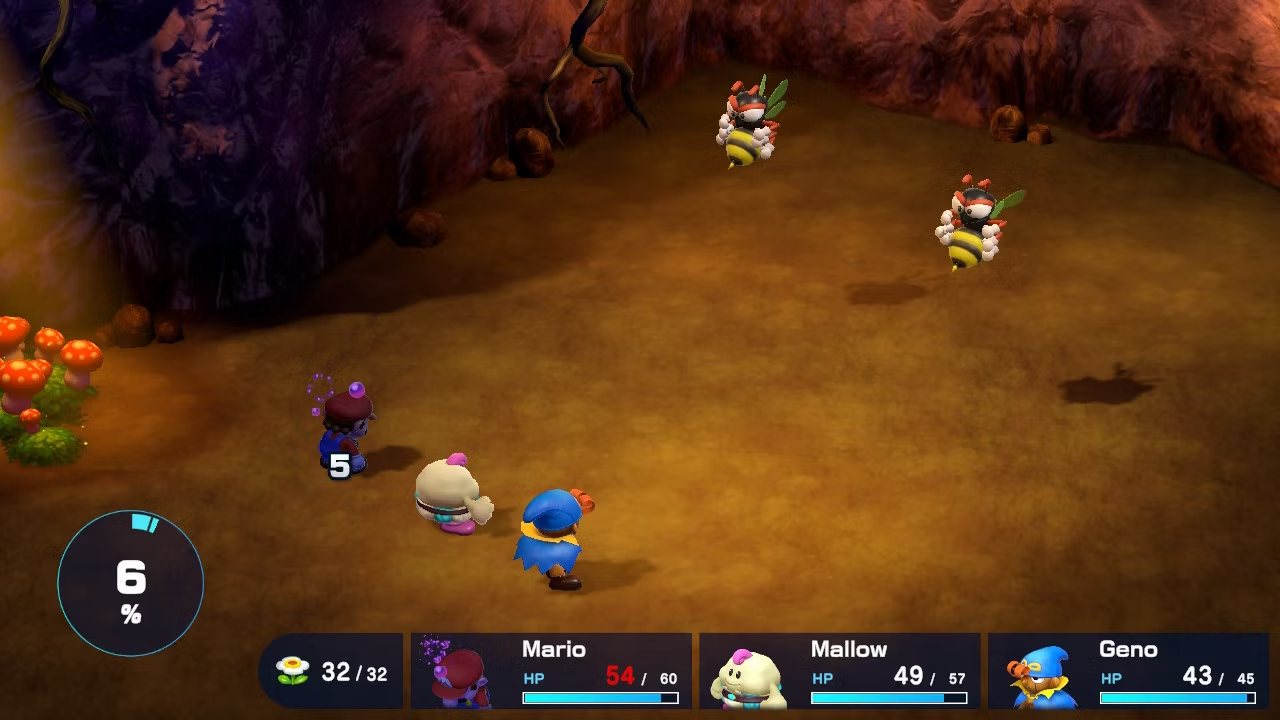Select Mario's party status panel

551,671
